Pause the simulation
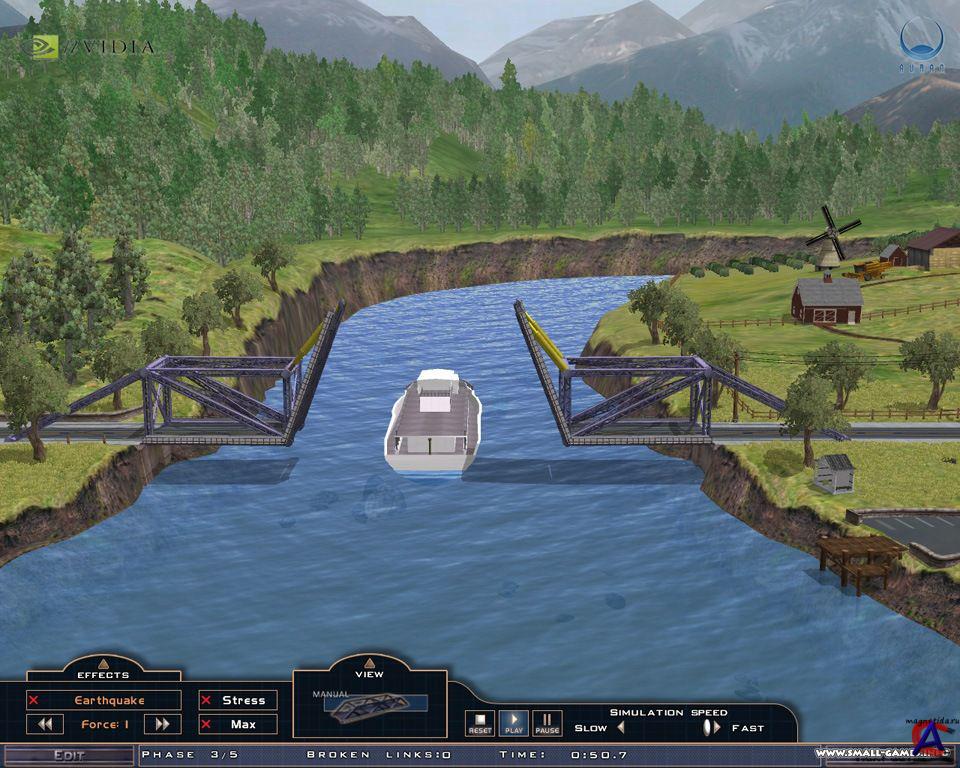Image resolution: width=960 pixels, height=768 pixels. pos(547,722)
